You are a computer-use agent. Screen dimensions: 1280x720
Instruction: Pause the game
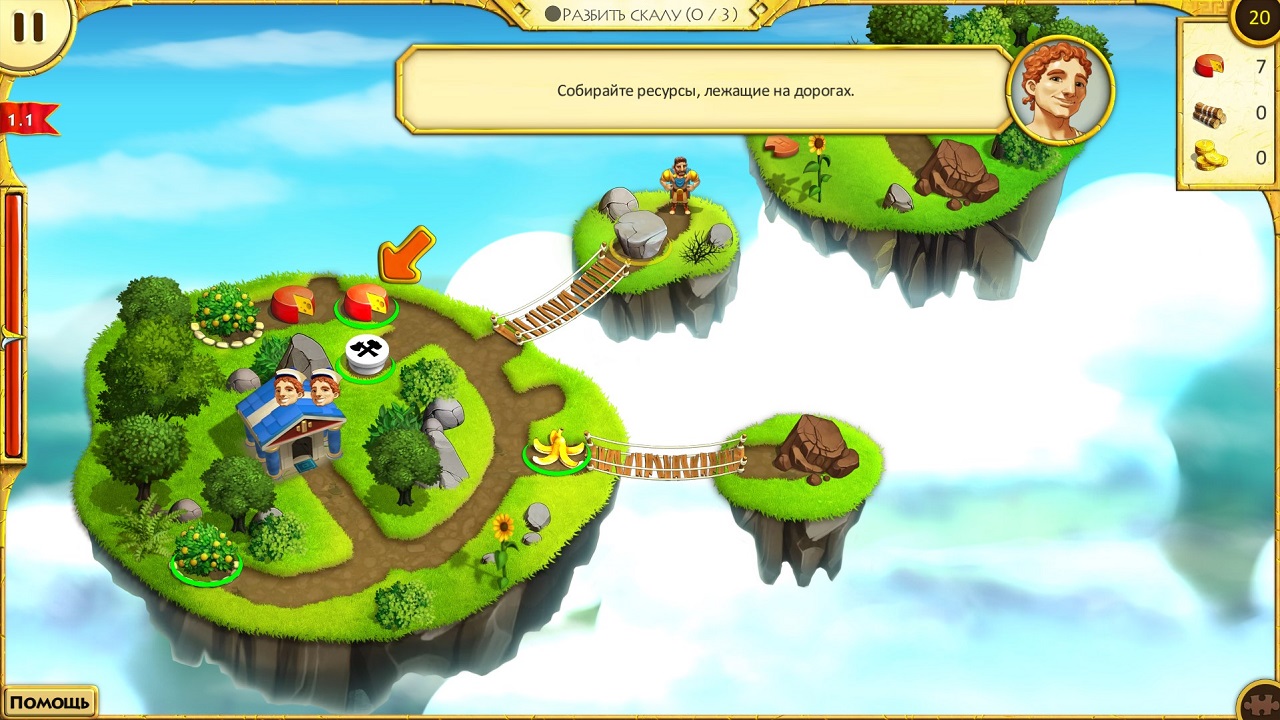[28, 28]
